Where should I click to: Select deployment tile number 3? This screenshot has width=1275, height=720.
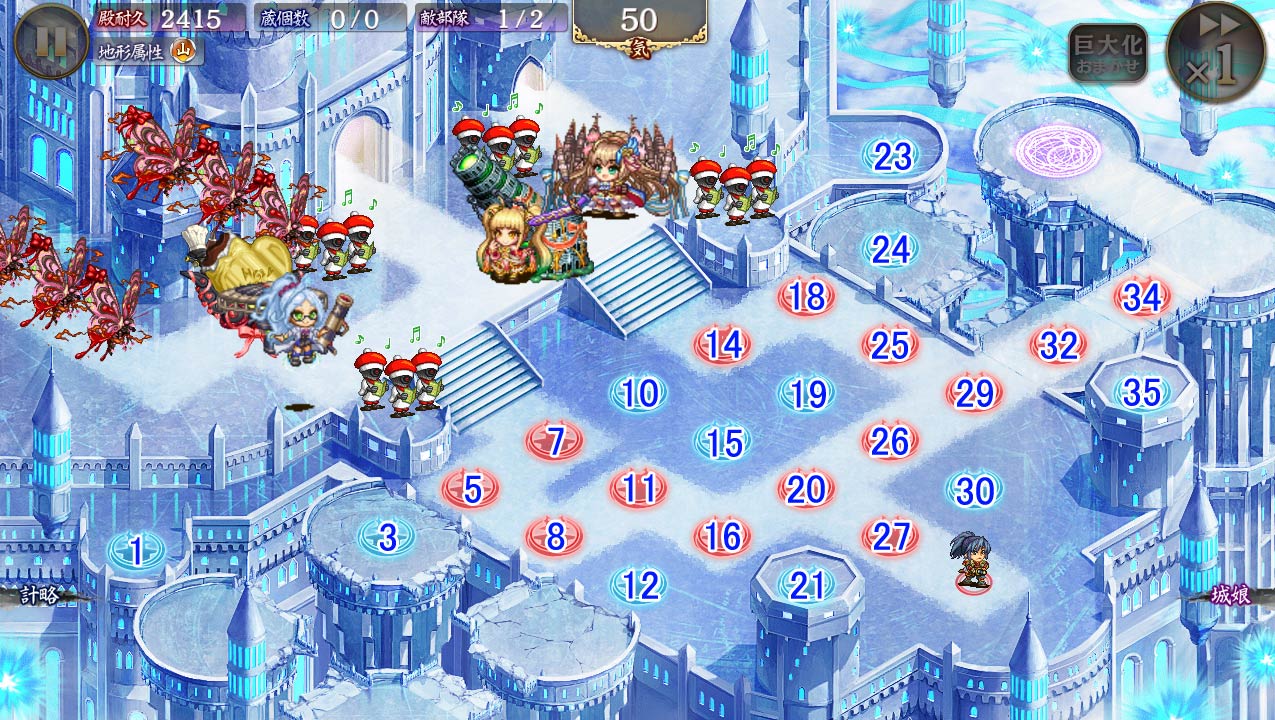[x=388, y=537]
